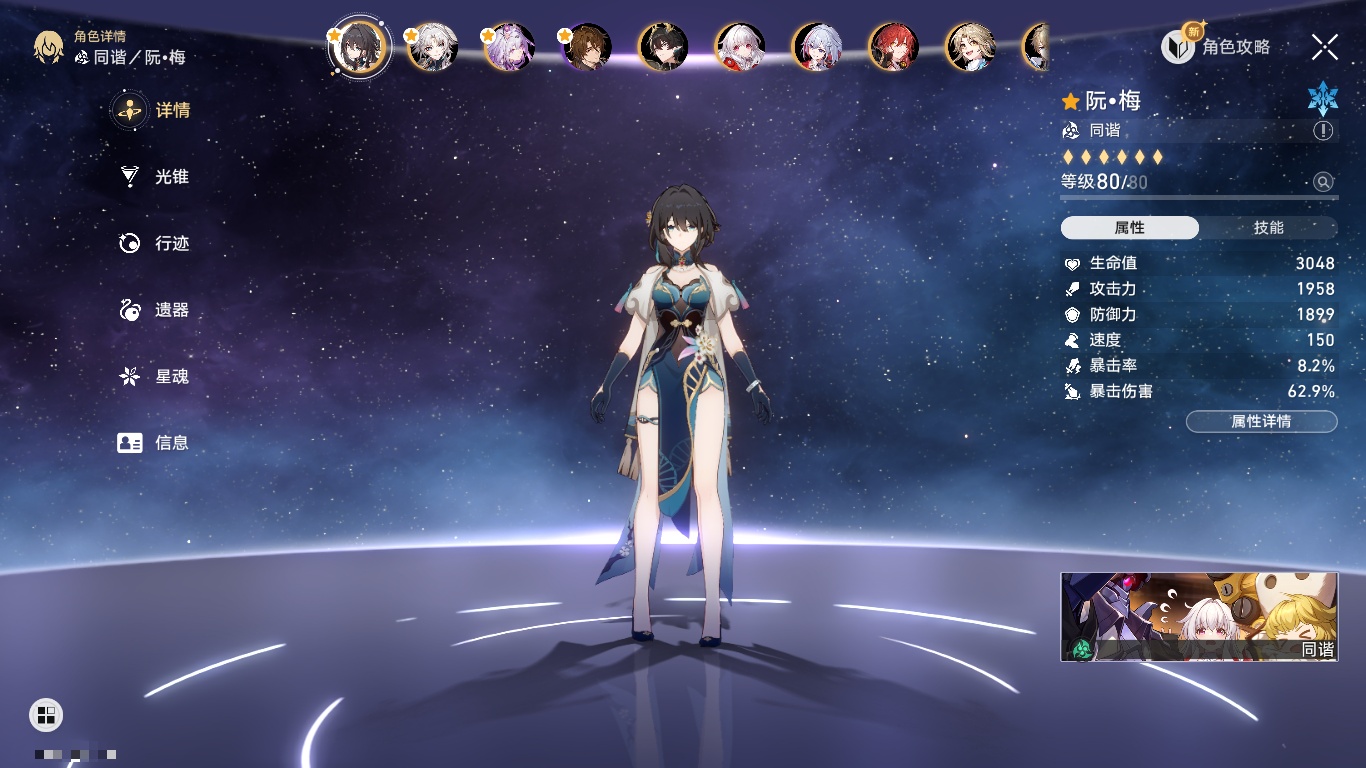Image resolution: width=1366 pixels, height=768 pixels.
Task: Click the exclamation info icon beside 同谐
Action: [1323, 131]
